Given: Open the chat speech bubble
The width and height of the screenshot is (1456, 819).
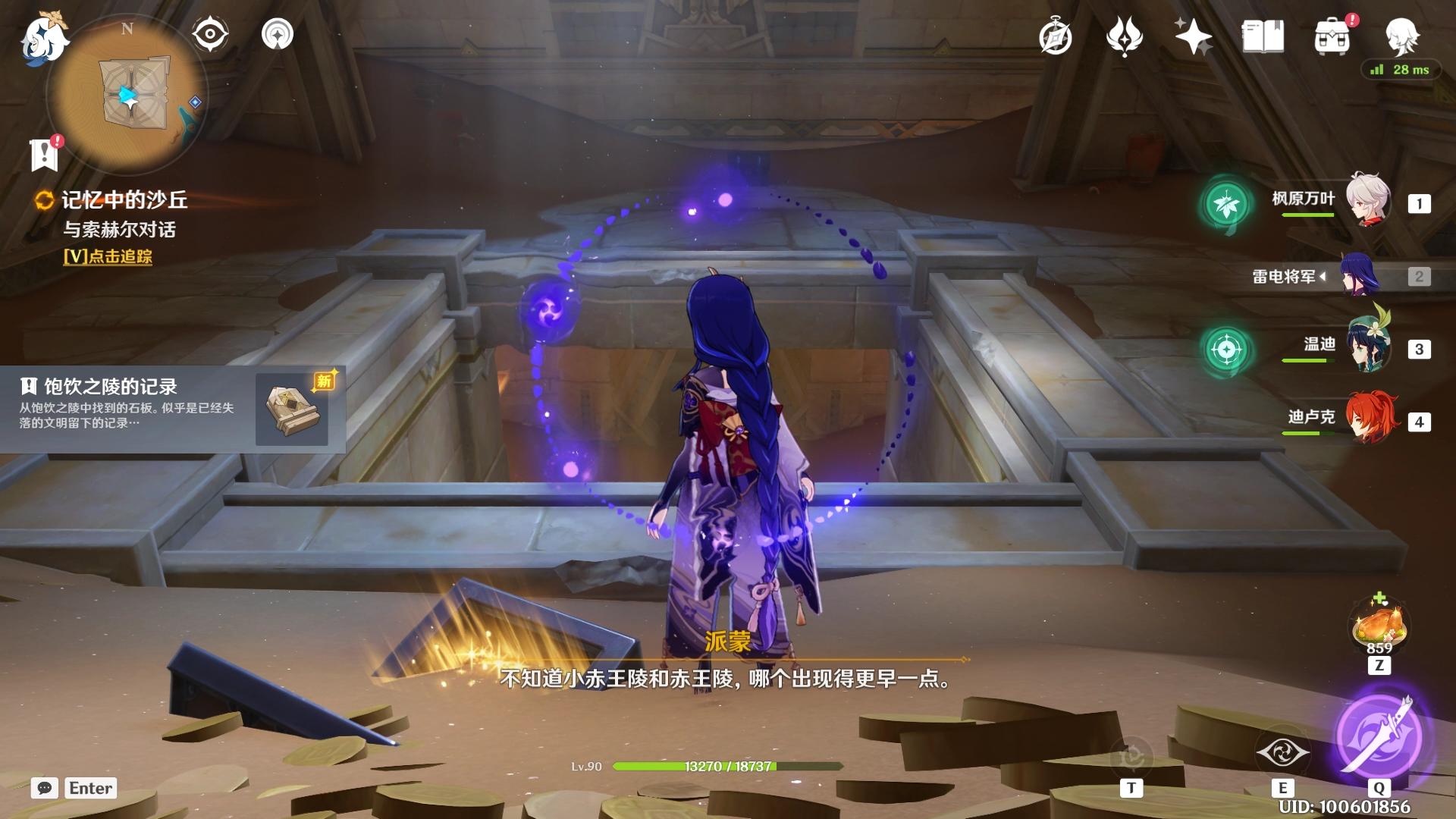Looking at the screenshot, I should (x=45, y=788).
